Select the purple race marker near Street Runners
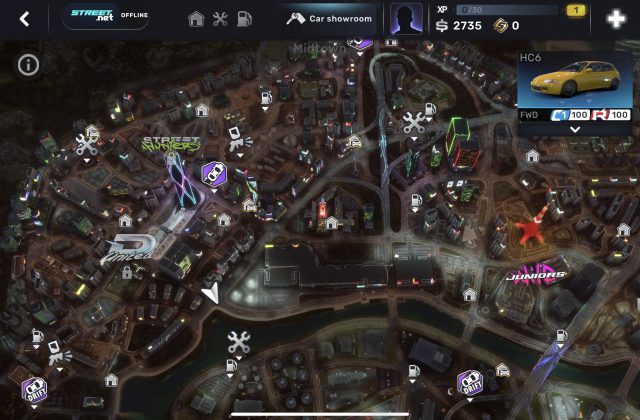Screen dimensions: 640x420 coord(213,174)
